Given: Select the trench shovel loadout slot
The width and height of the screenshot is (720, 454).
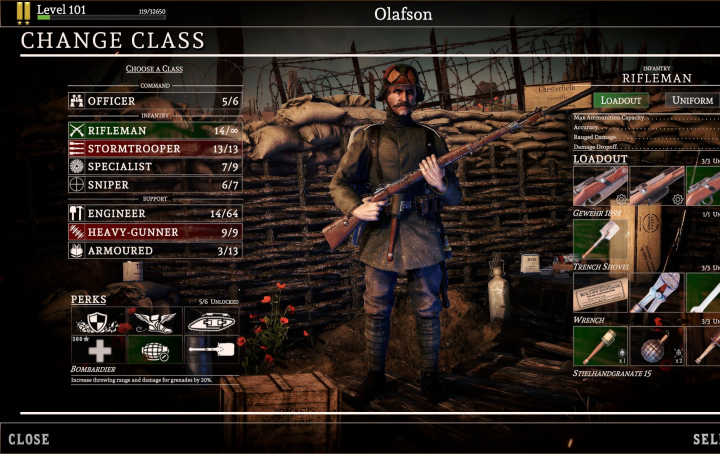Looking at the screenshot, I should pos(600,240).
